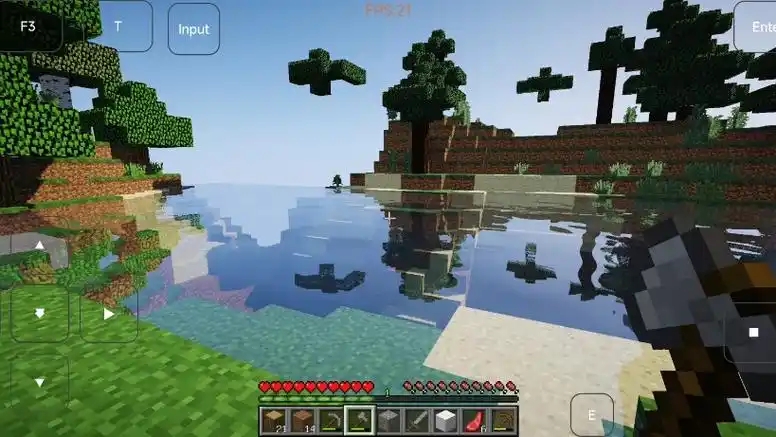776x437 pixels.
Task: Select the cobblestone block slot
Action: point(389,420)
